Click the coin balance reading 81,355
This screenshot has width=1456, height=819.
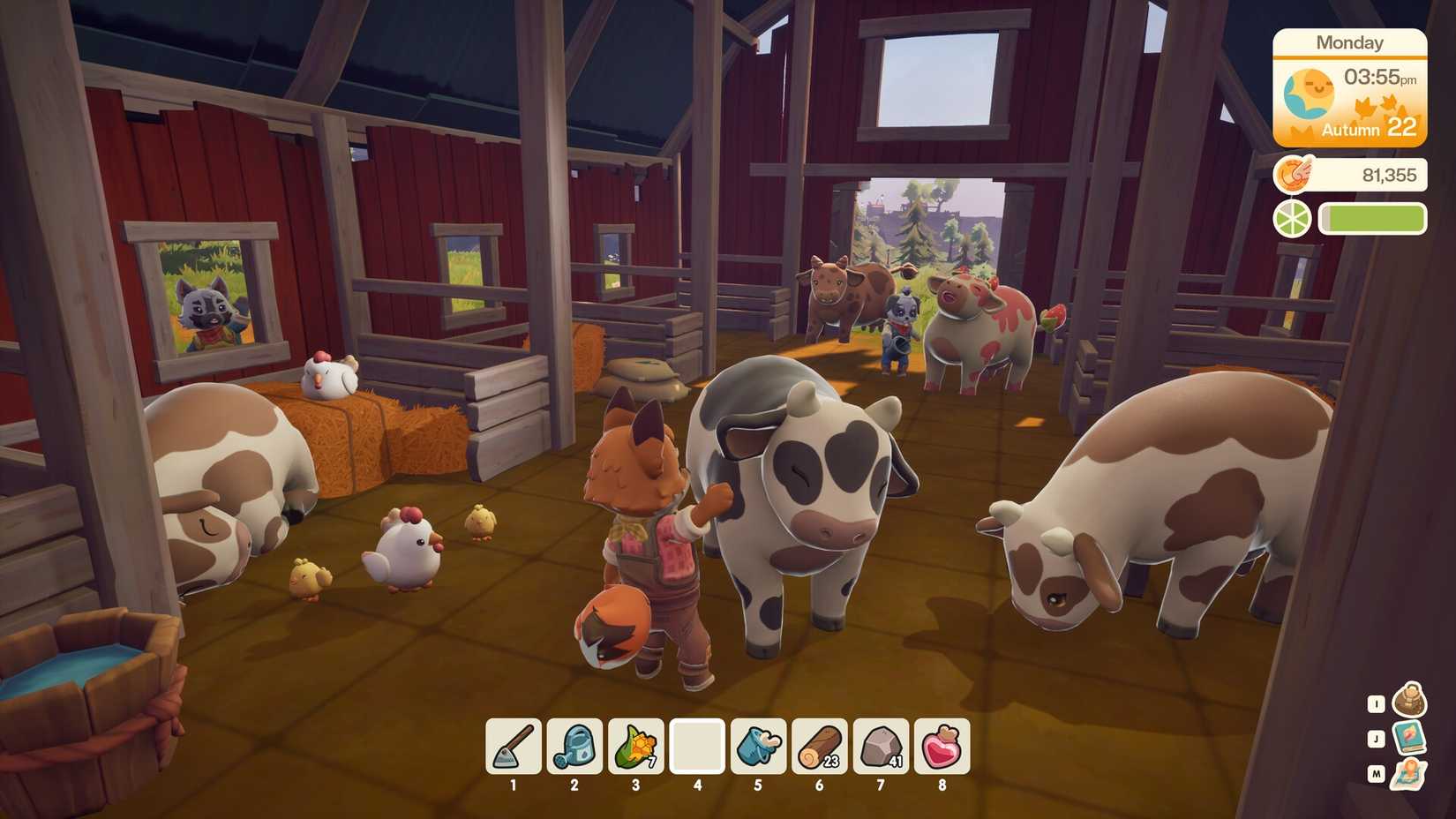[1391, 174]
